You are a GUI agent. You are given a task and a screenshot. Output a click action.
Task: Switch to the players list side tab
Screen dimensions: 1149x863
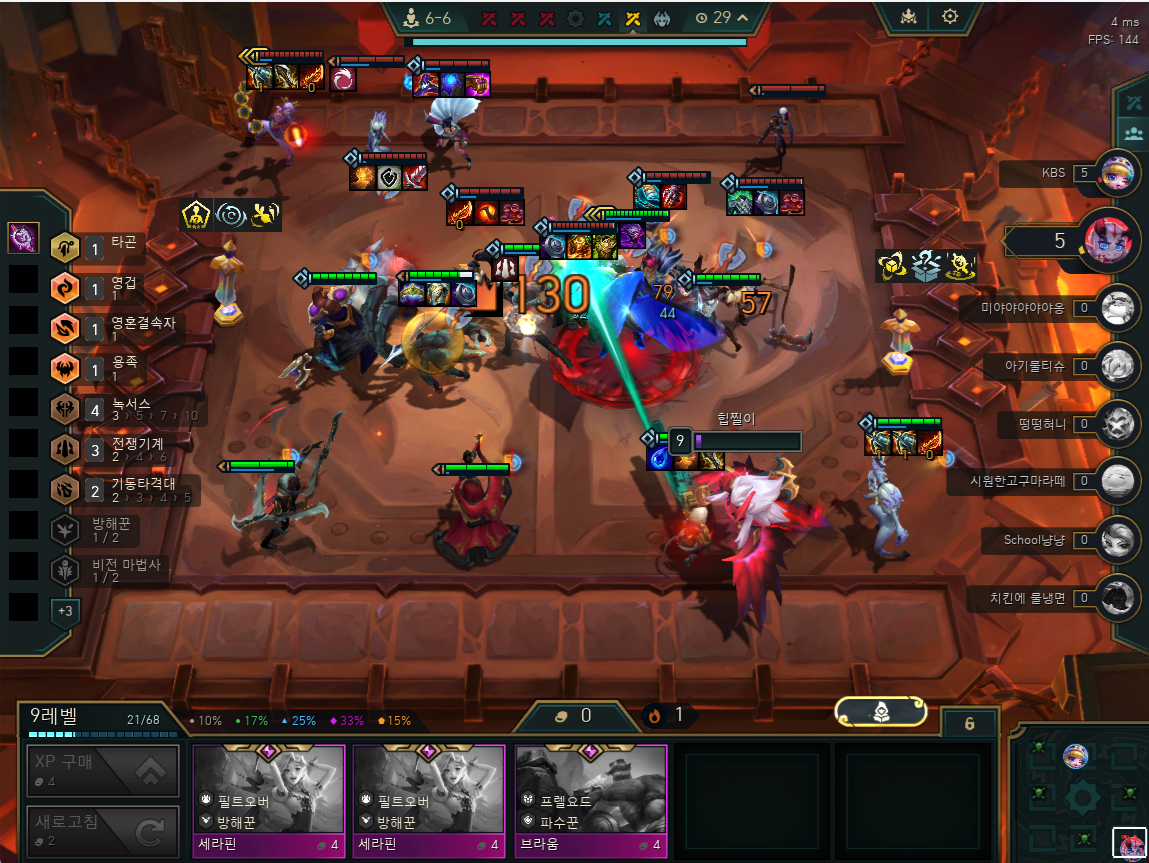coord(1133,132)
